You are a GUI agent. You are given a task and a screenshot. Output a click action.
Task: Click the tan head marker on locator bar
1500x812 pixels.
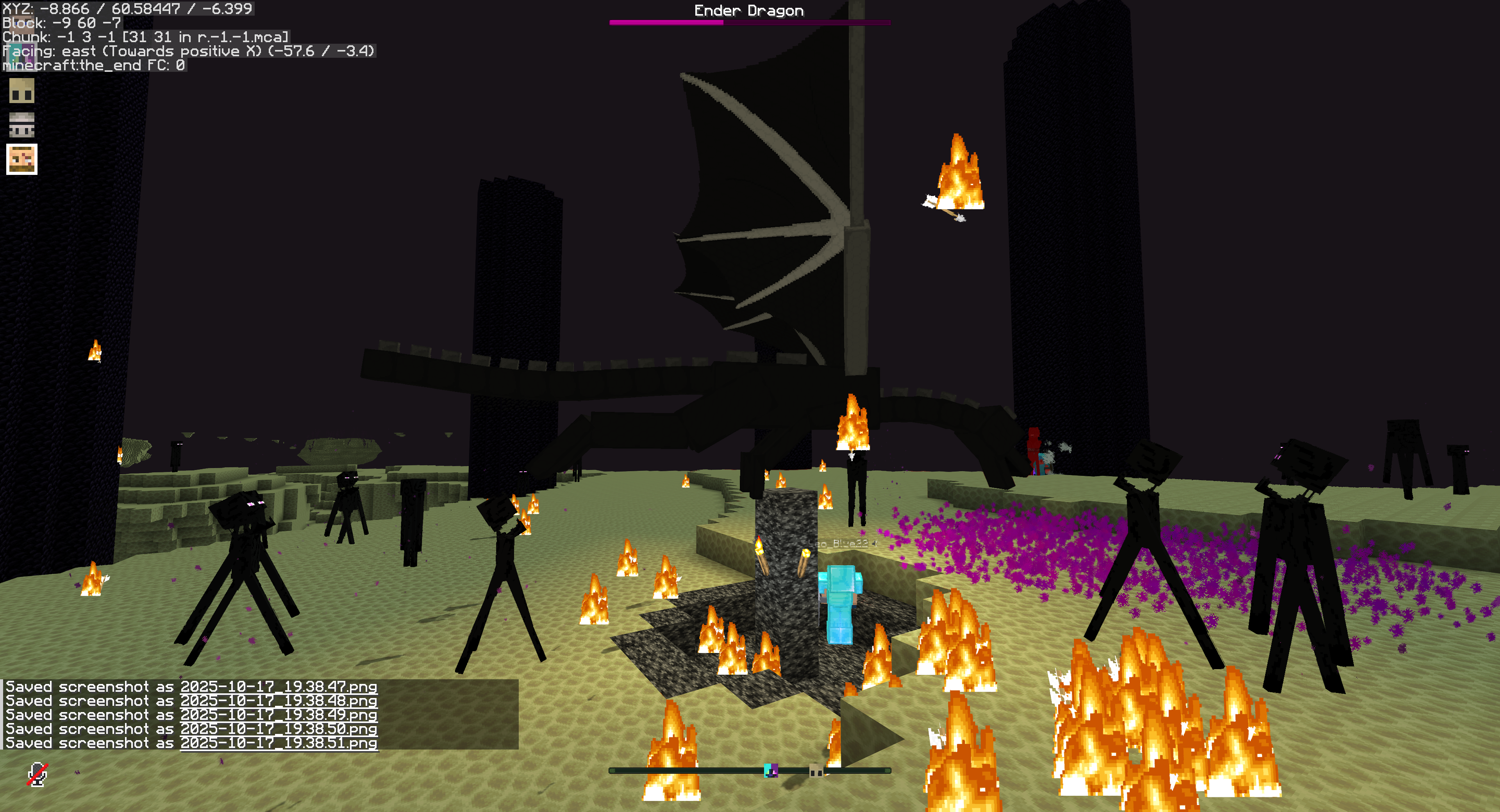coord(816,771)
